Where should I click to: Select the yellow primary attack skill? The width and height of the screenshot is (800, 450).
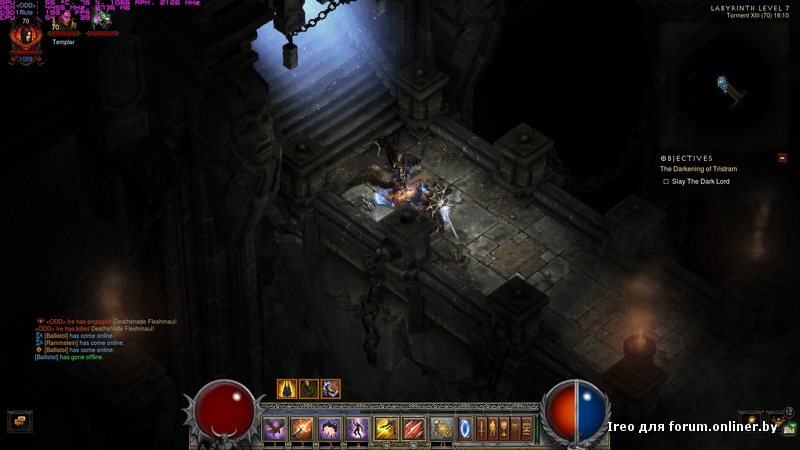pyautogui.click(x=386, y=429)
